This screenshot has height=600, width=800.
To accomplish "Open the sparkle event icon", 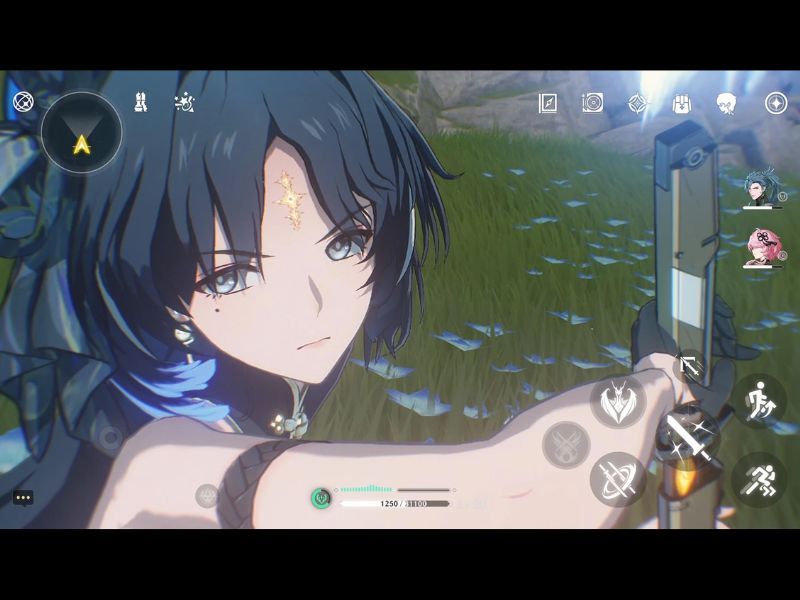I will [x=184, y=101].
